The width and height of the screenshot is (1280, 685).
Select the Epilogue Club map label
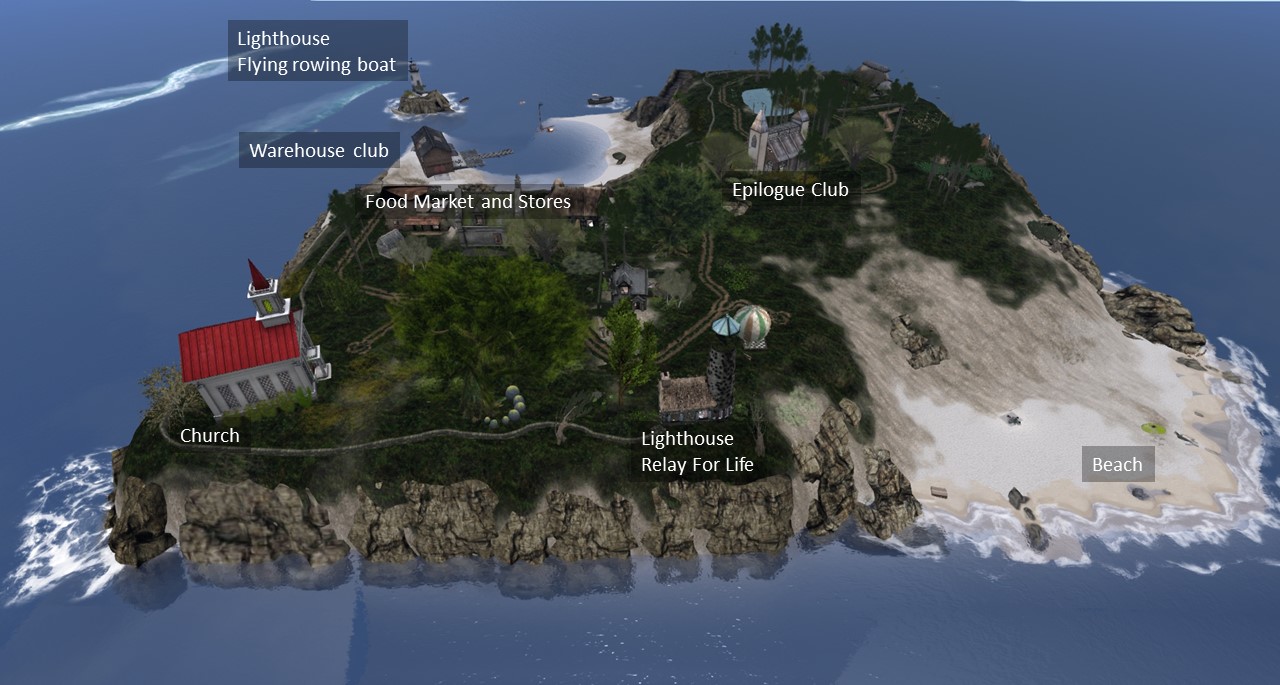click(789, 190)
